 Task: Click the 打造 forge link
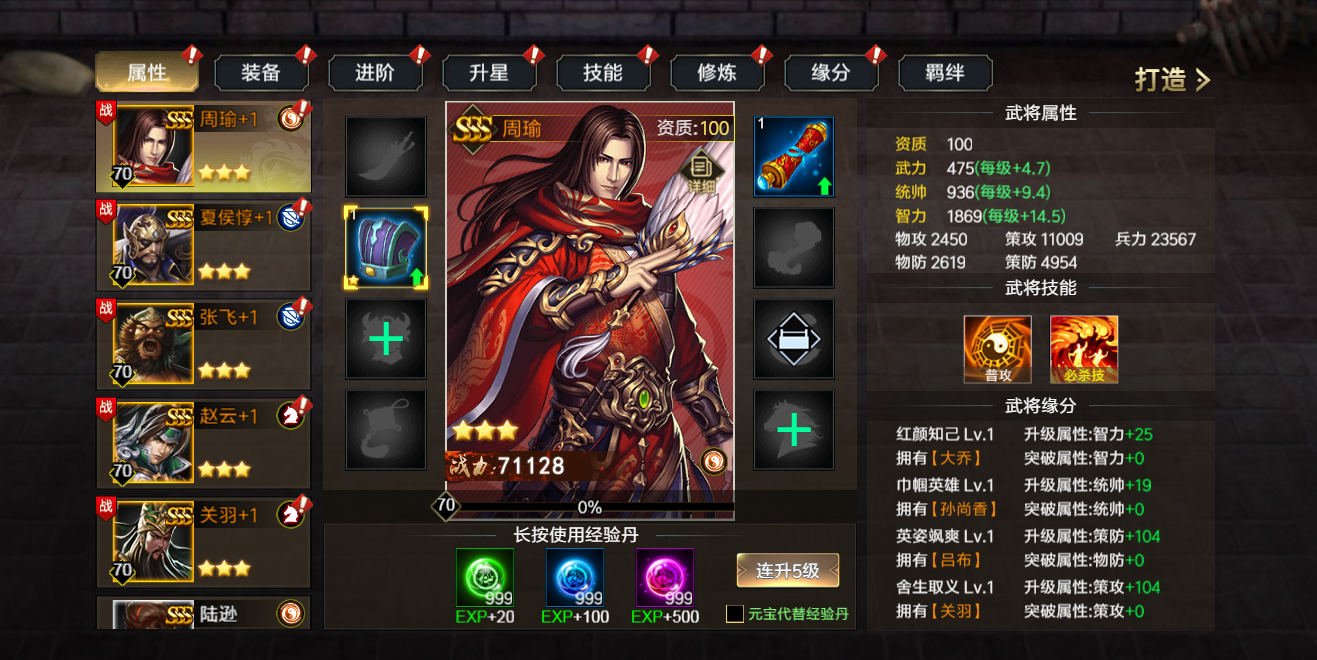[x=1172, y=80]
